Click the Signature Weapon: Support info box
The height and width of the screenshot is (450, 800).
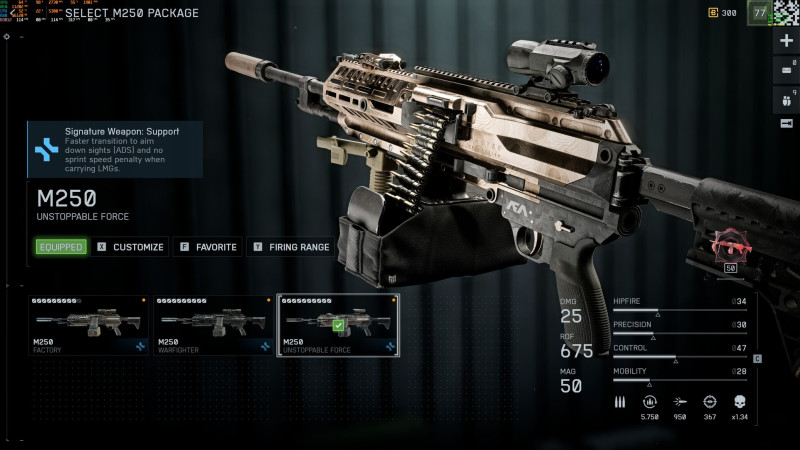pos(115,149)
